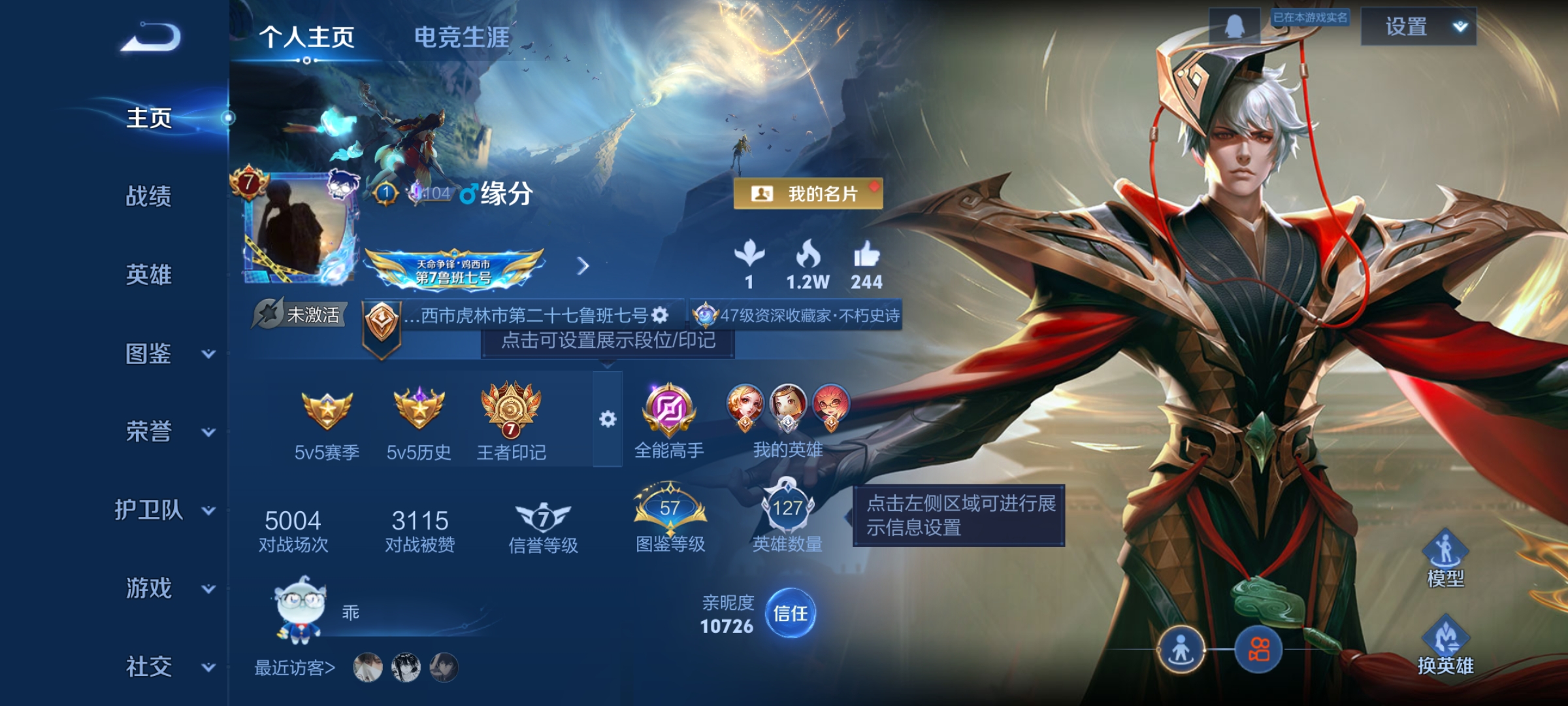Screen dimensions: 1568x706
Task: Check the 信誉等级 level 7 wings icon
Action: (543, 516)
